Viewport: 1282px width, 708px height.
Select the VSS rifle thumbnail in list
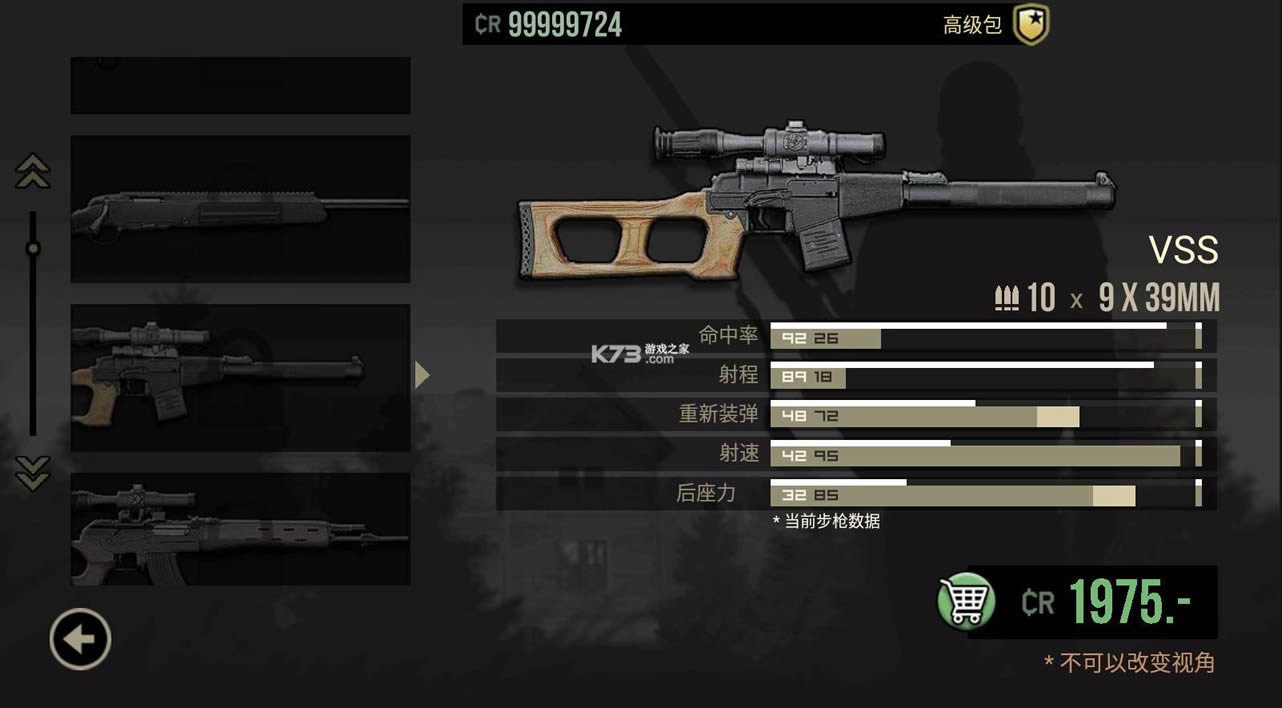click(240, 377)
